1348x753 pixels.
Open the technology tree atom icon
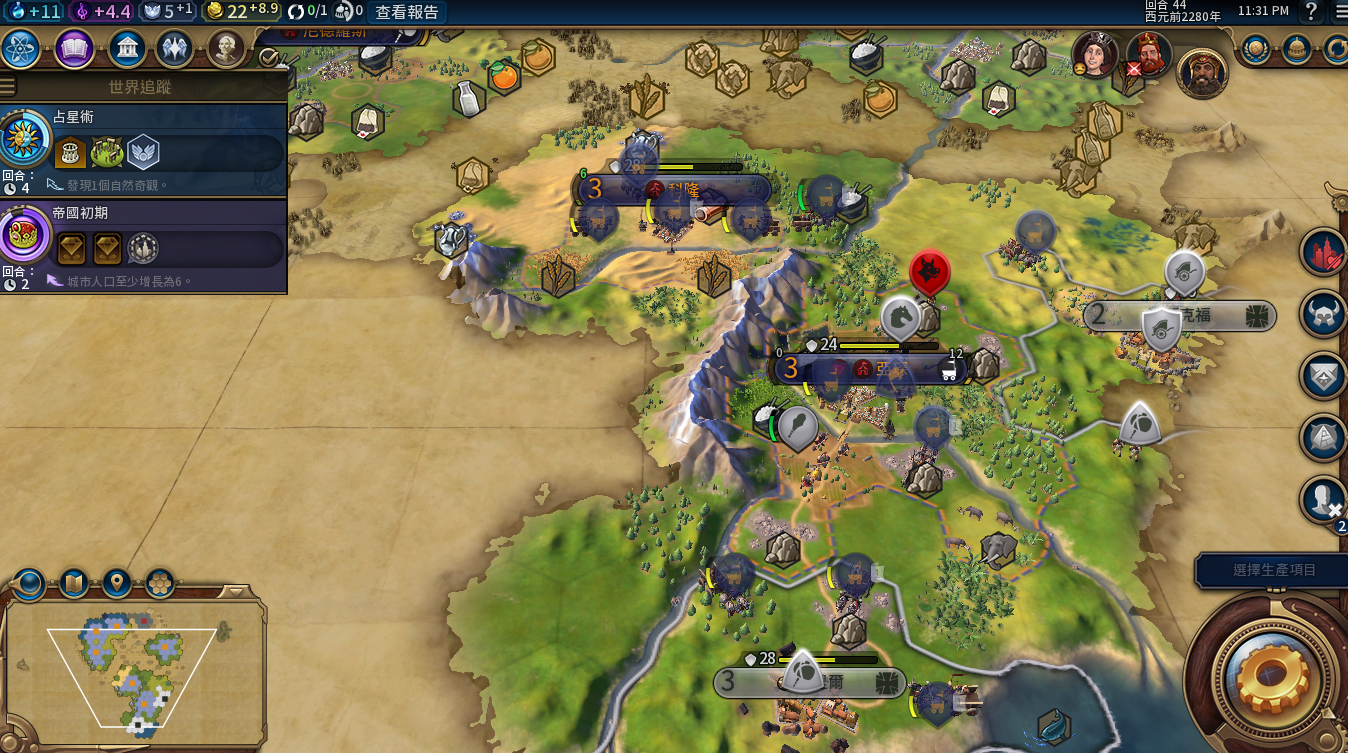[x=21, y=48]
